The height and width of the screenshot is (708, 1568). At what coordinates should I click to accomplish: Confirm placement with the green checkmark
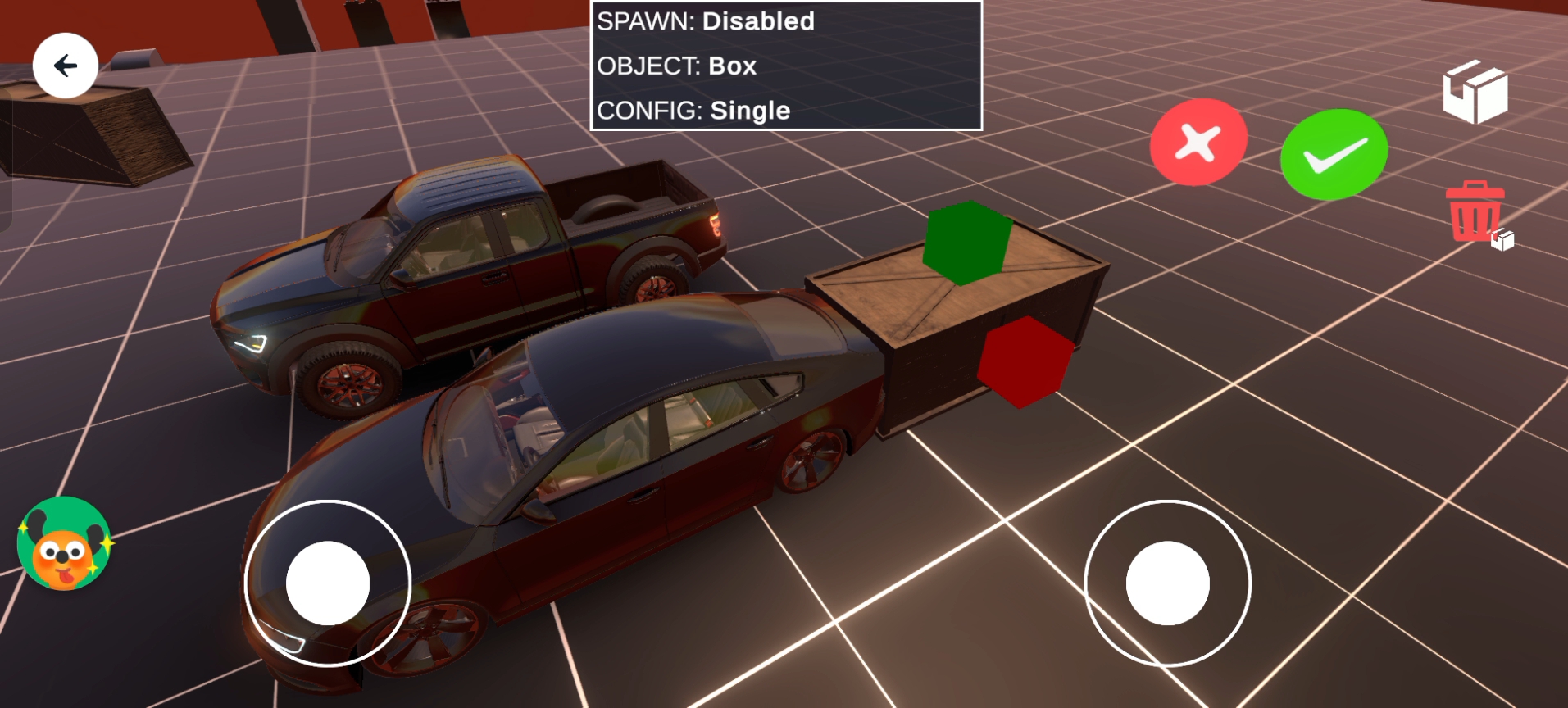1334,154
